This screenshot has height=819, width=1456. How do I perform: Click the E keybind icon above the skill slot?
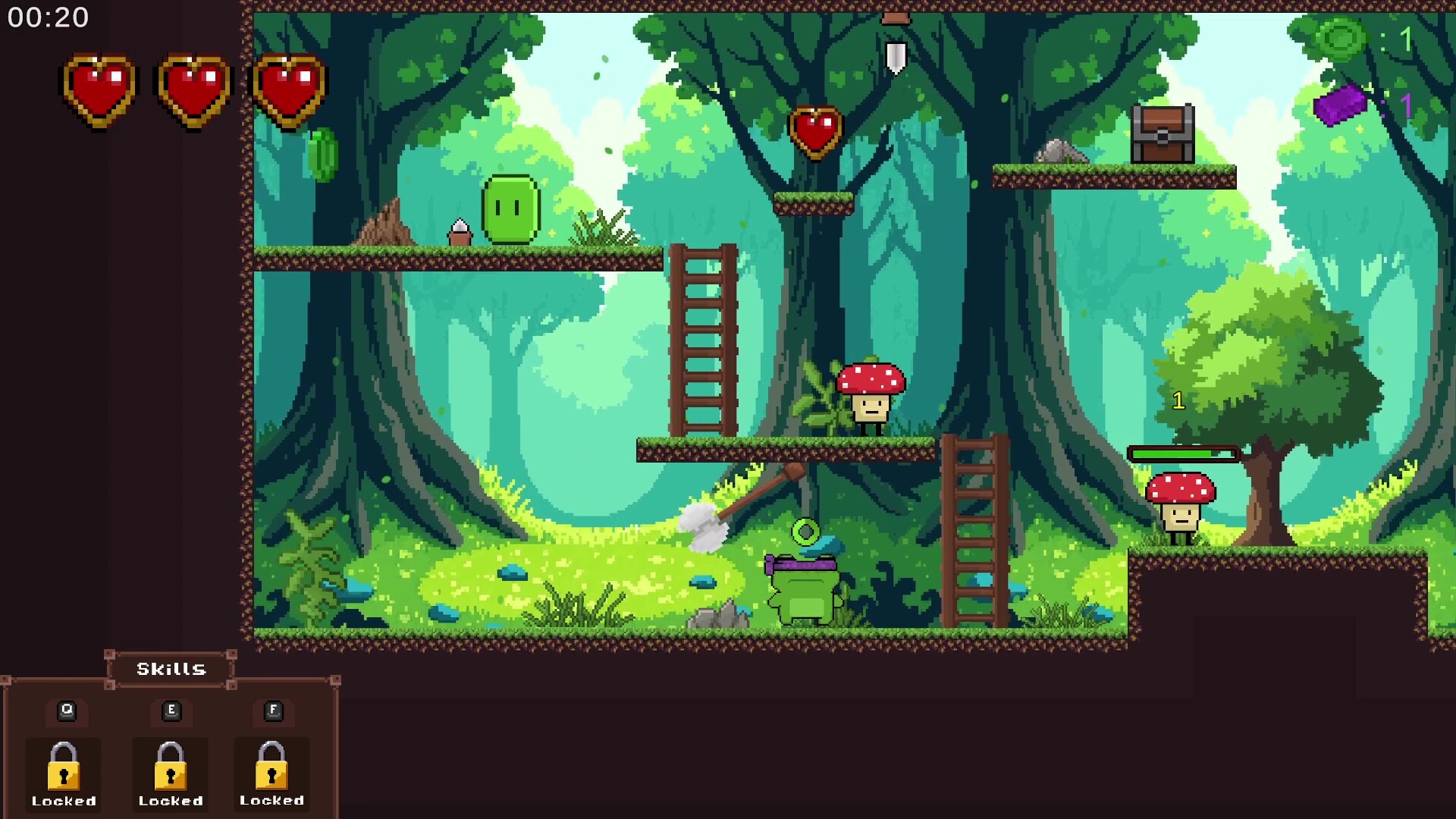tap(171, 711)
